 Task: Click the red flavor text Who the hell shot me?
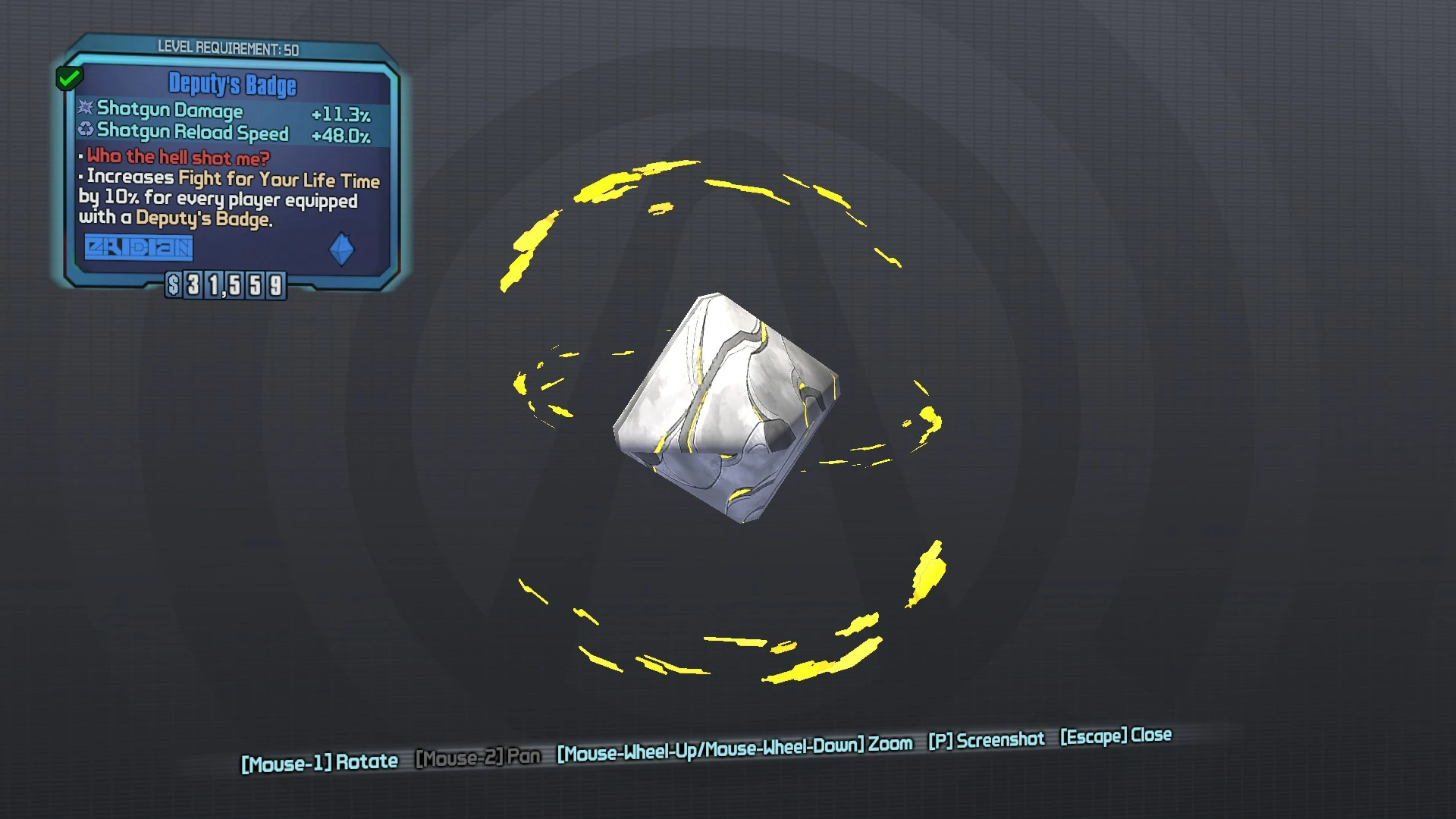pos(177,158)
